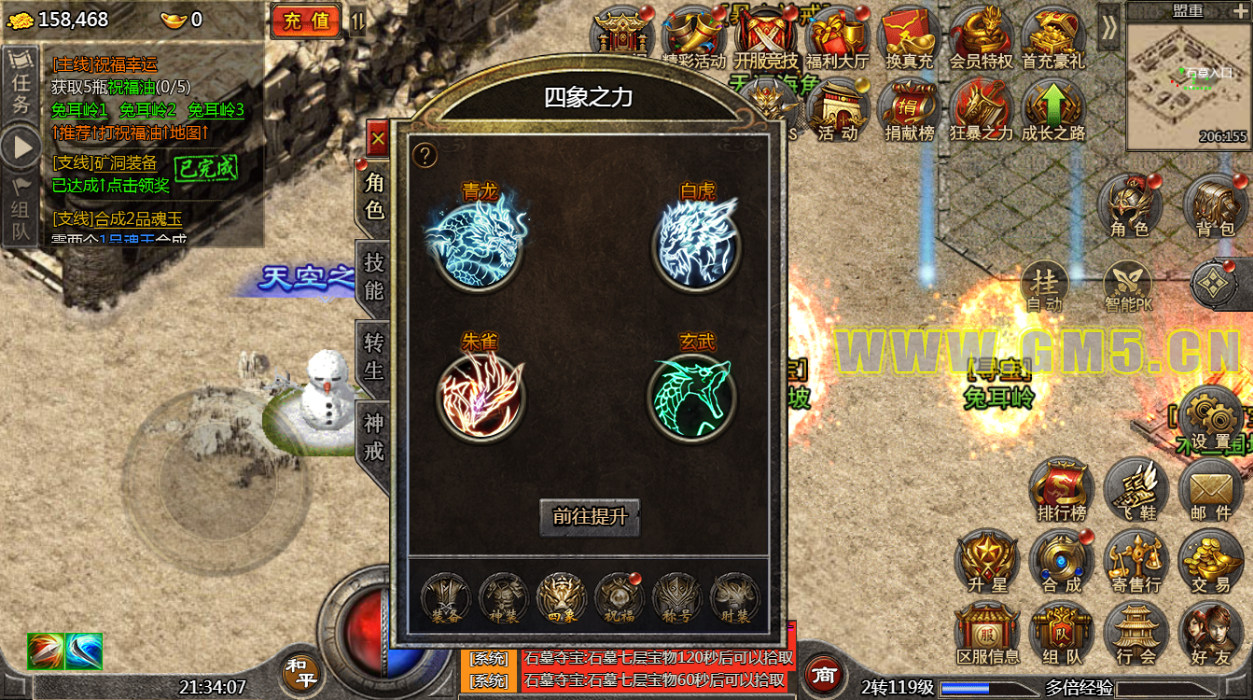Open the 神戒 side tab
Image resolution: width=1253 pixels, height=700 pixels.
tap(374, 437)
